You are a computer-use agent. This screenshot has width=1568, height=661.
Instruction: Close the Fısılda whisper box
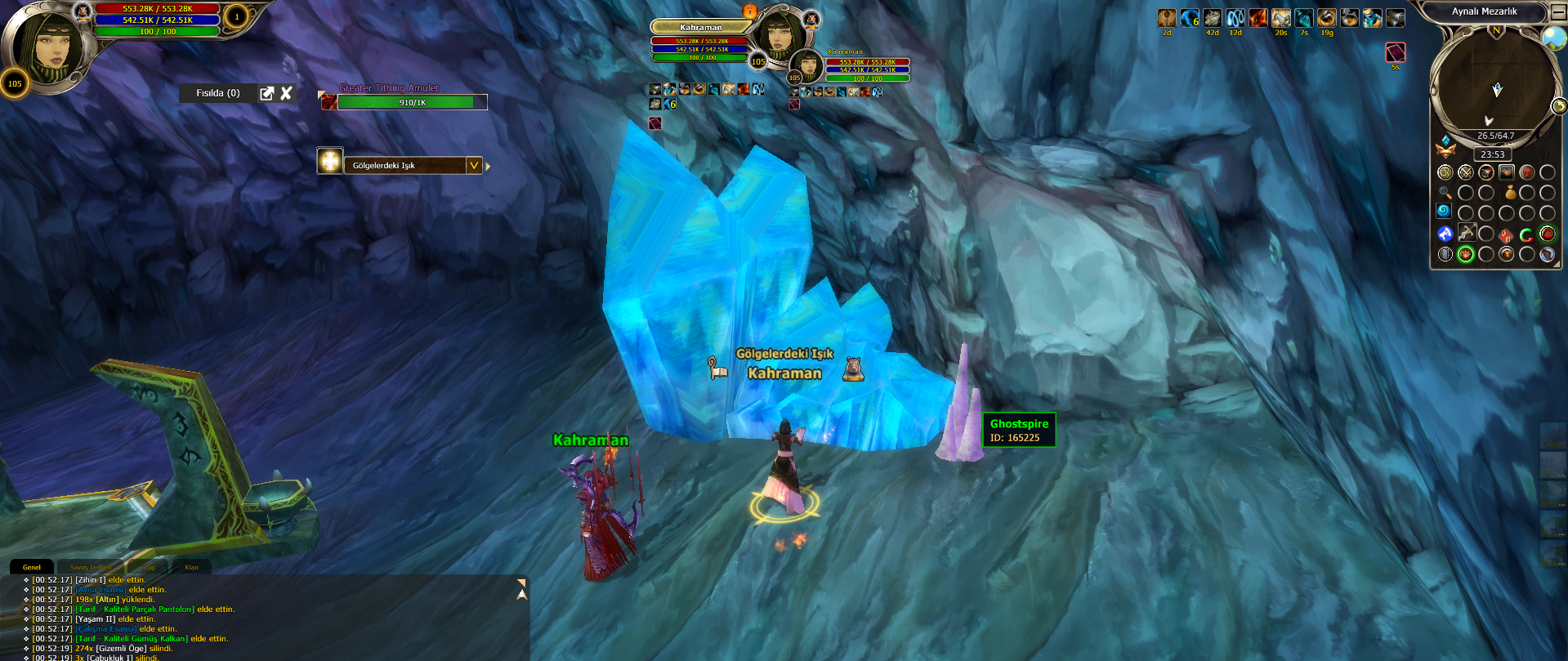pos(287,93)
